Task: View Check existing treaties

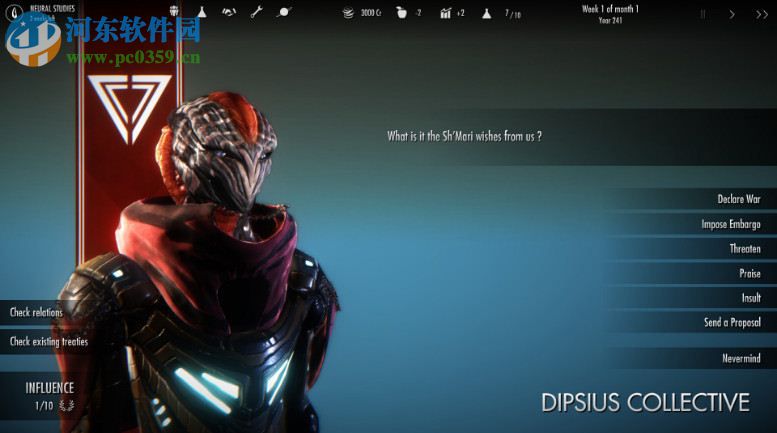Action: tap(49, 341)
